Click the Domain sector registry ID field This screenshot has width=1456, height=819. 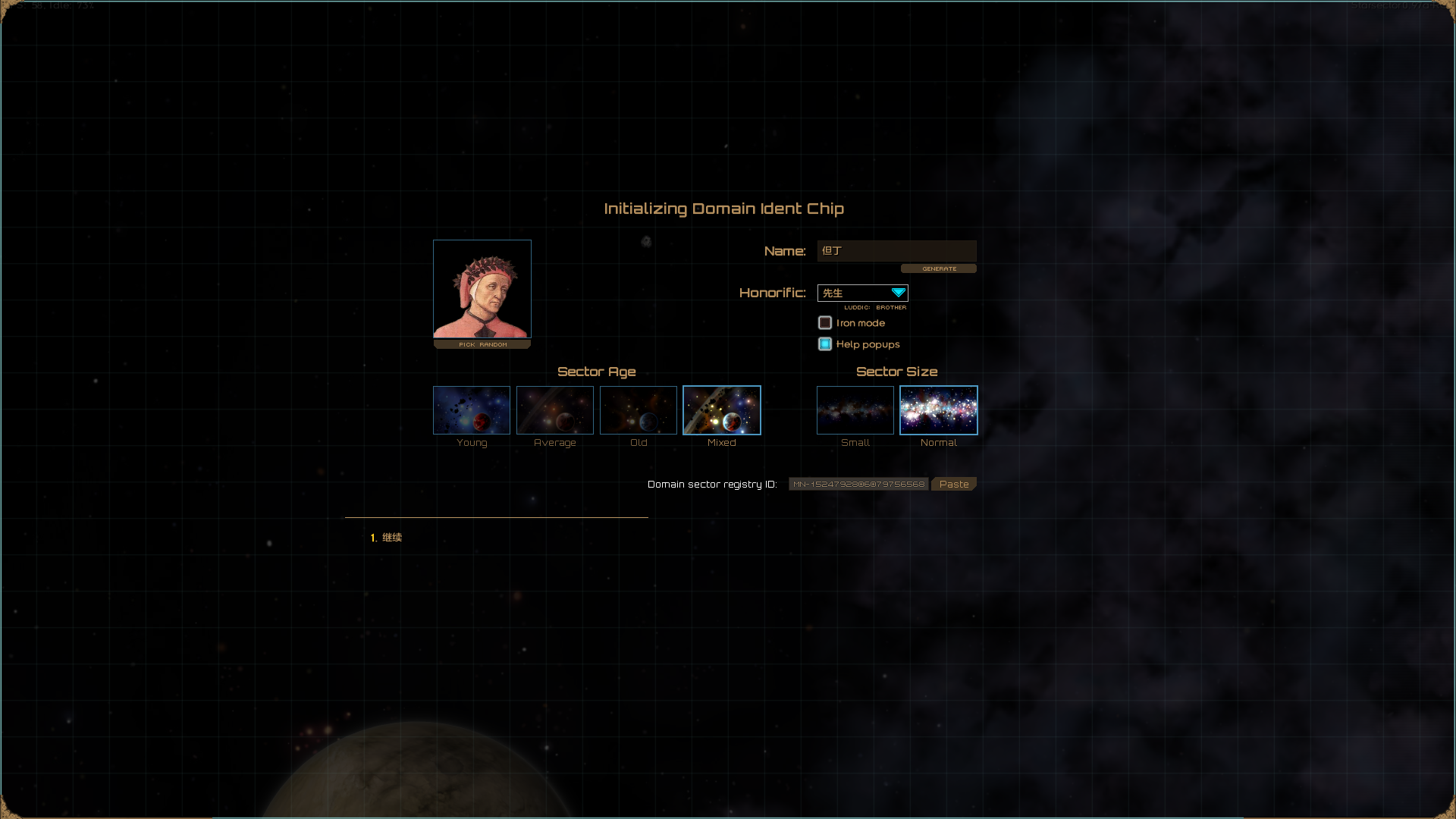pyautogui.click(x=858, y=484)
